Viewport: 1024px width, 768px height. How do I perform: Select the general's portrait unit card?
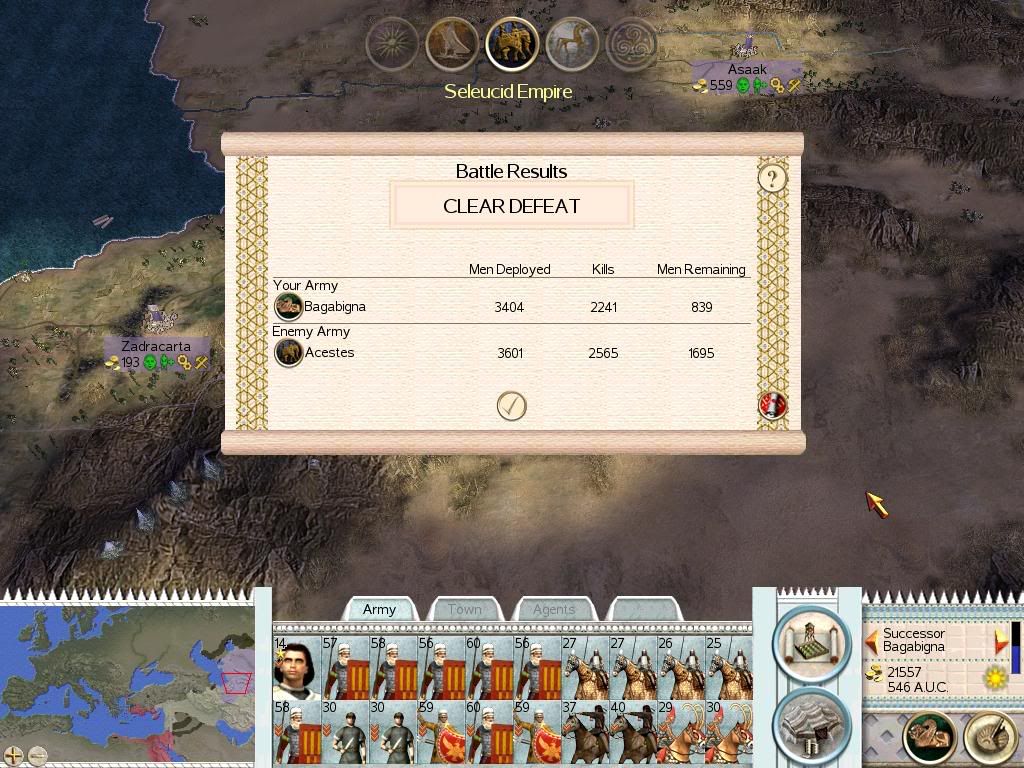(297, 667)
